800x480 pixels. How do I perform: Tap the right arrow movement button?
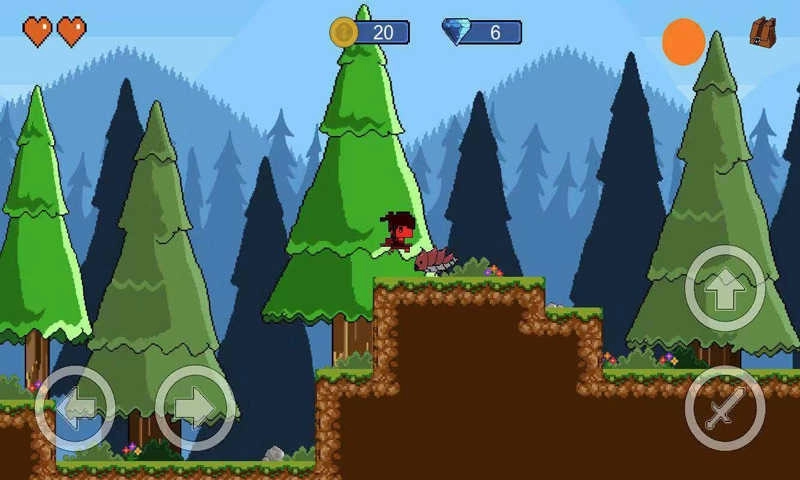click(195, 408)
